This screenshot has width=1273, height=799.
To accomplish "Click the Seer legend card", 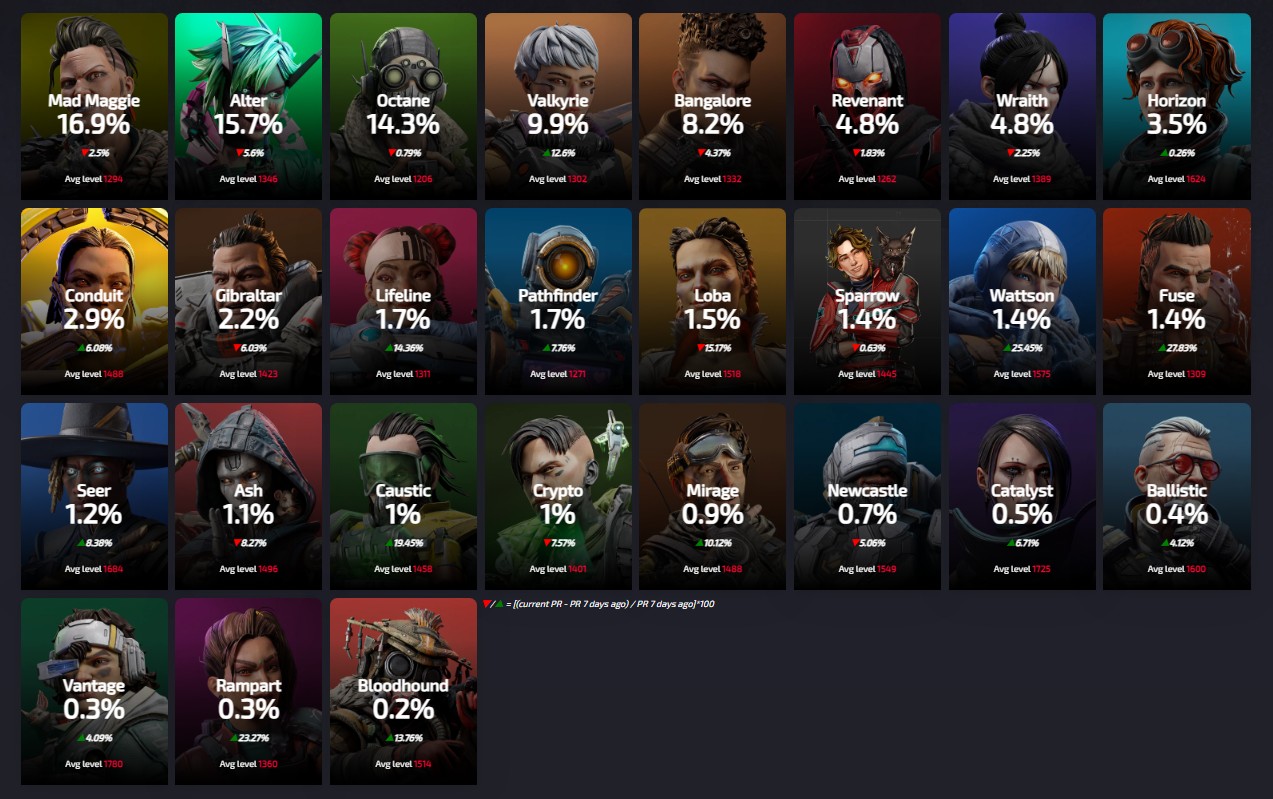I will (x=94, y=496).
